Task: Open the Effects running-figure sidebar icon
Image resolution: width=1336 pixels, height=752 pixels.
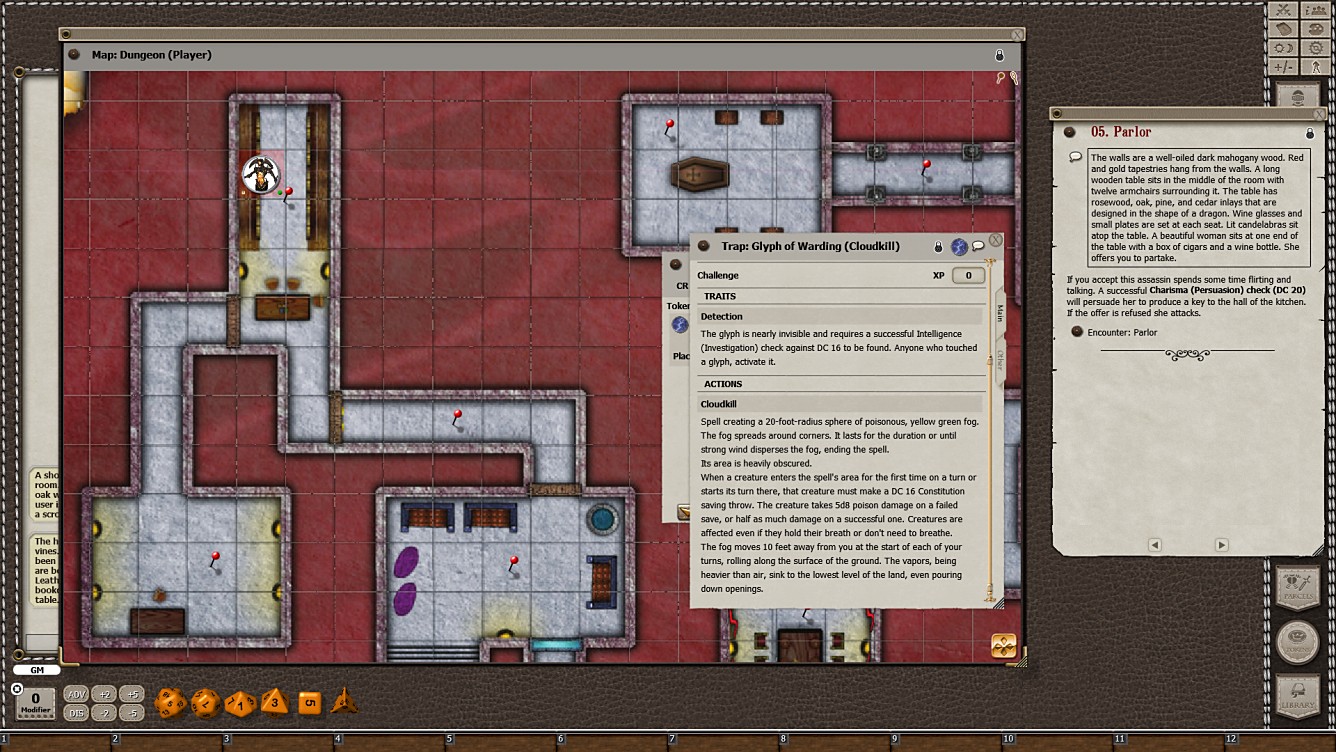Action: click(x=1316, y=66)
